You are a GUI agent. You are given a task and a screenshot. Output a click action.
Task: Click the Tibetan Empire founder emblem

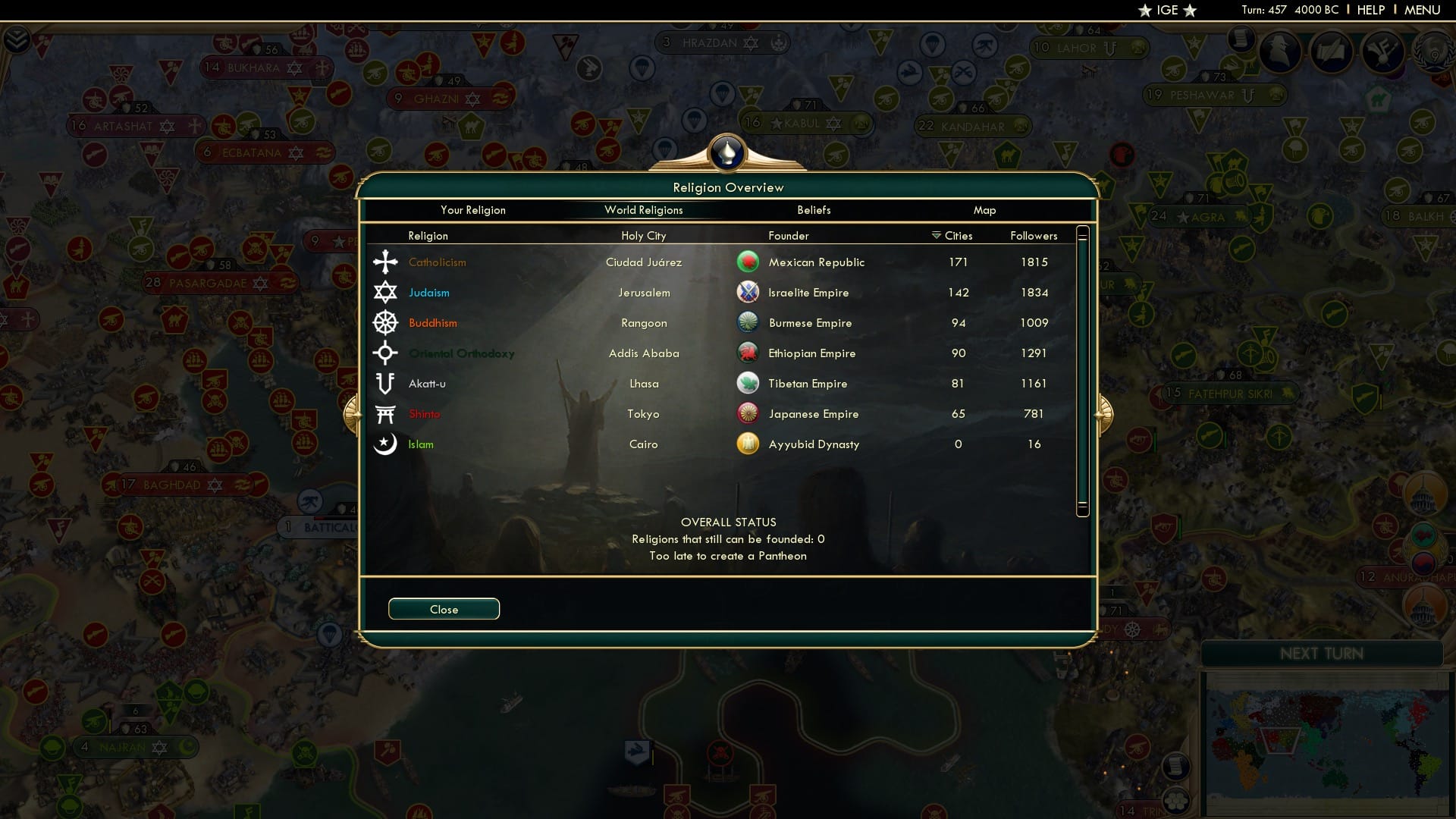point(748,383)
